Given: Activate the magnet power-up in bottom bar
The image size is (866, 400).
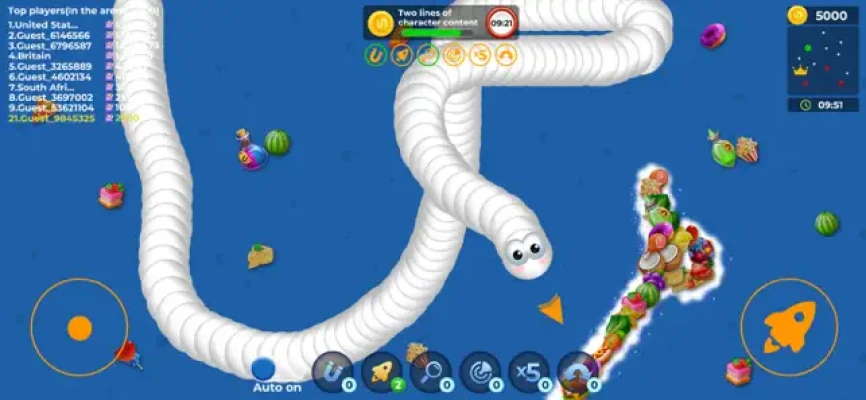Looking at the screenshot, I should (333, 371).
